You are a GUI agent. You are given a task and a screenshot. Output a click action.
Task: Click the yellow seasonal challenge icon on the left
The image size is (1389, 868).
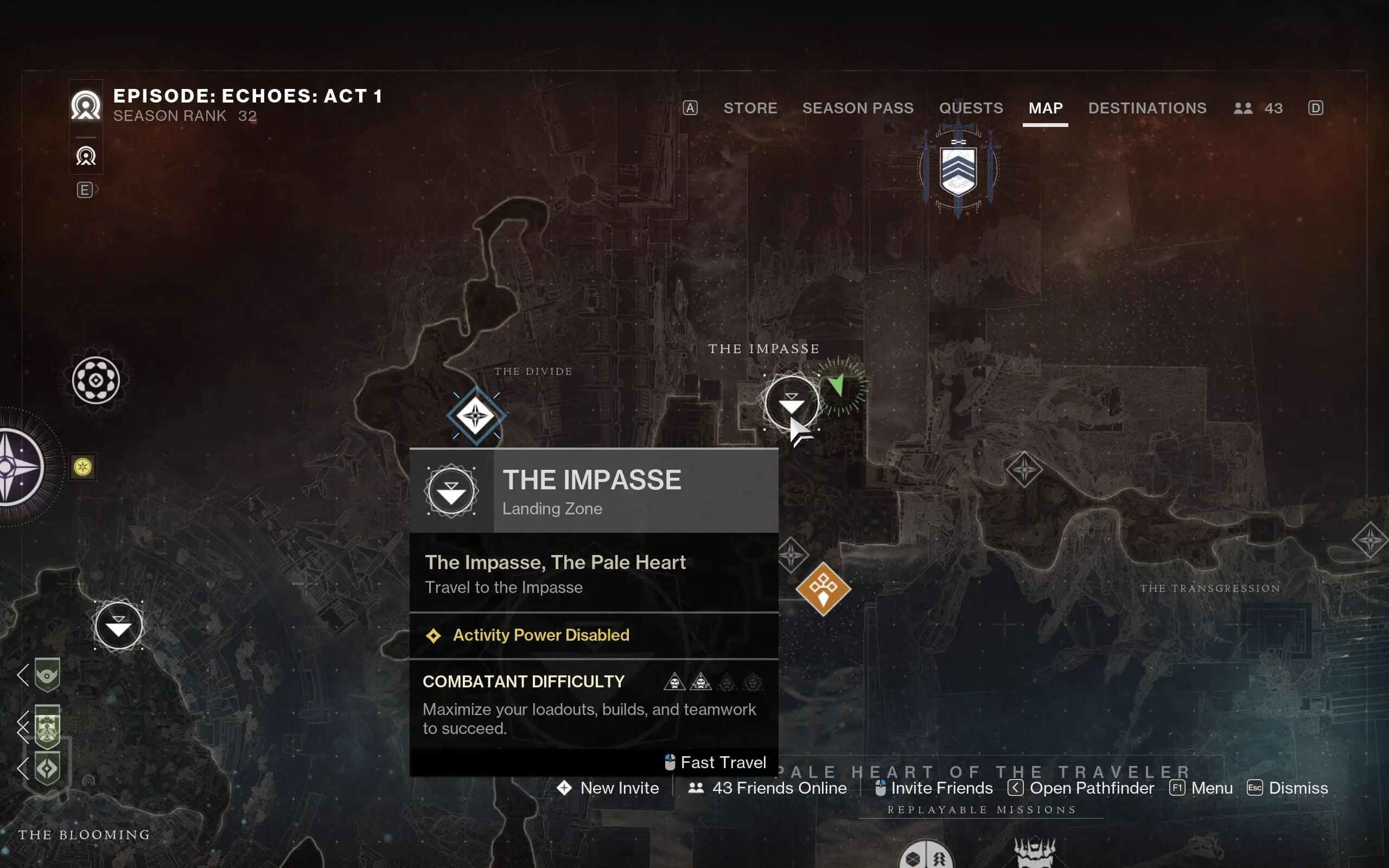tap(82, 467)
